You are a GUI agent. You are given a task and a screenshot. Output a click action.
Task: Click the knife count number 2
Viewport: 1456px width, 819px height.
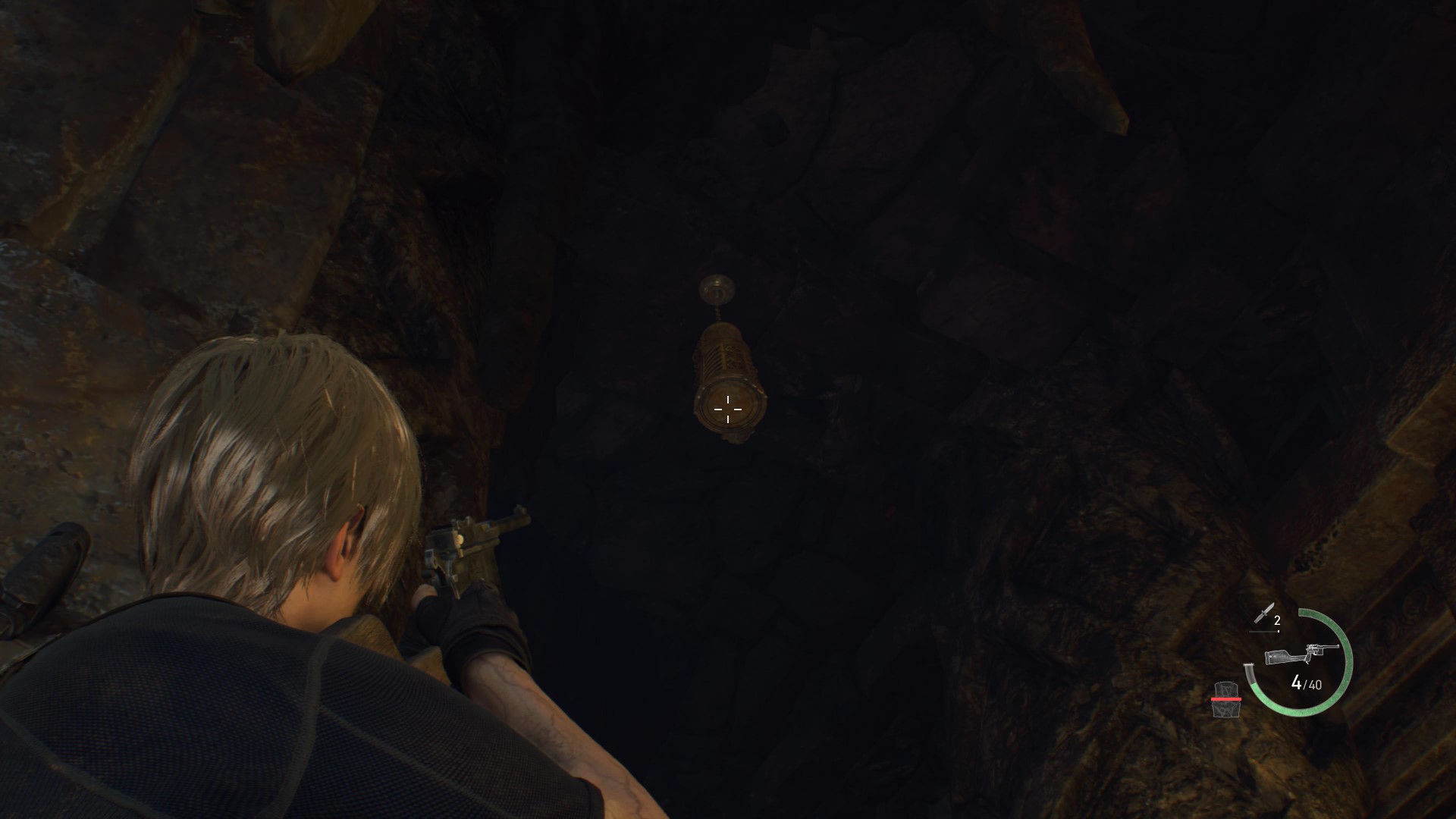[1277, 620]
